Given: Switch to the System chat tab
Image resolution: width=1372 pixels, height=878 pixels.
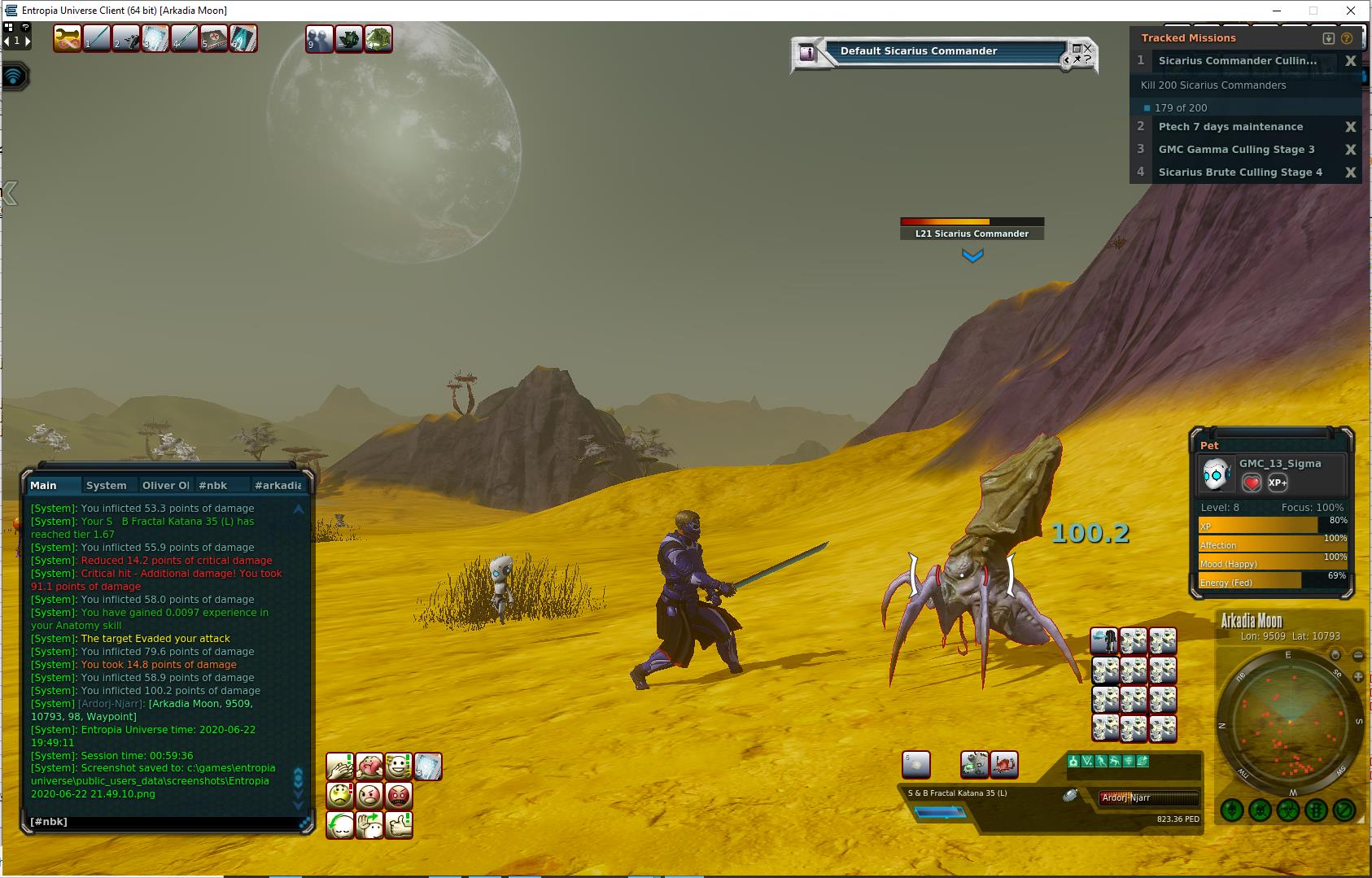Looking at the screenshot, I should 106,485.
